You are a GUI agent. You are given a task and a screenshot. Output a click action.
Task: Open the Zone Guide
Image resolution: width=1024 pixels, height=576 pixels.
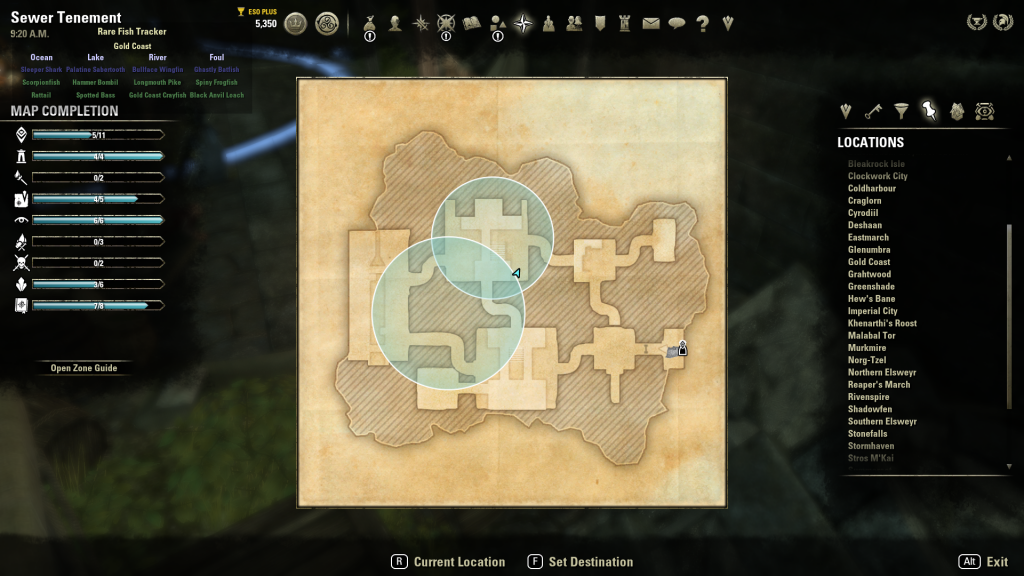pyautogui.click(x=84, y=368)
